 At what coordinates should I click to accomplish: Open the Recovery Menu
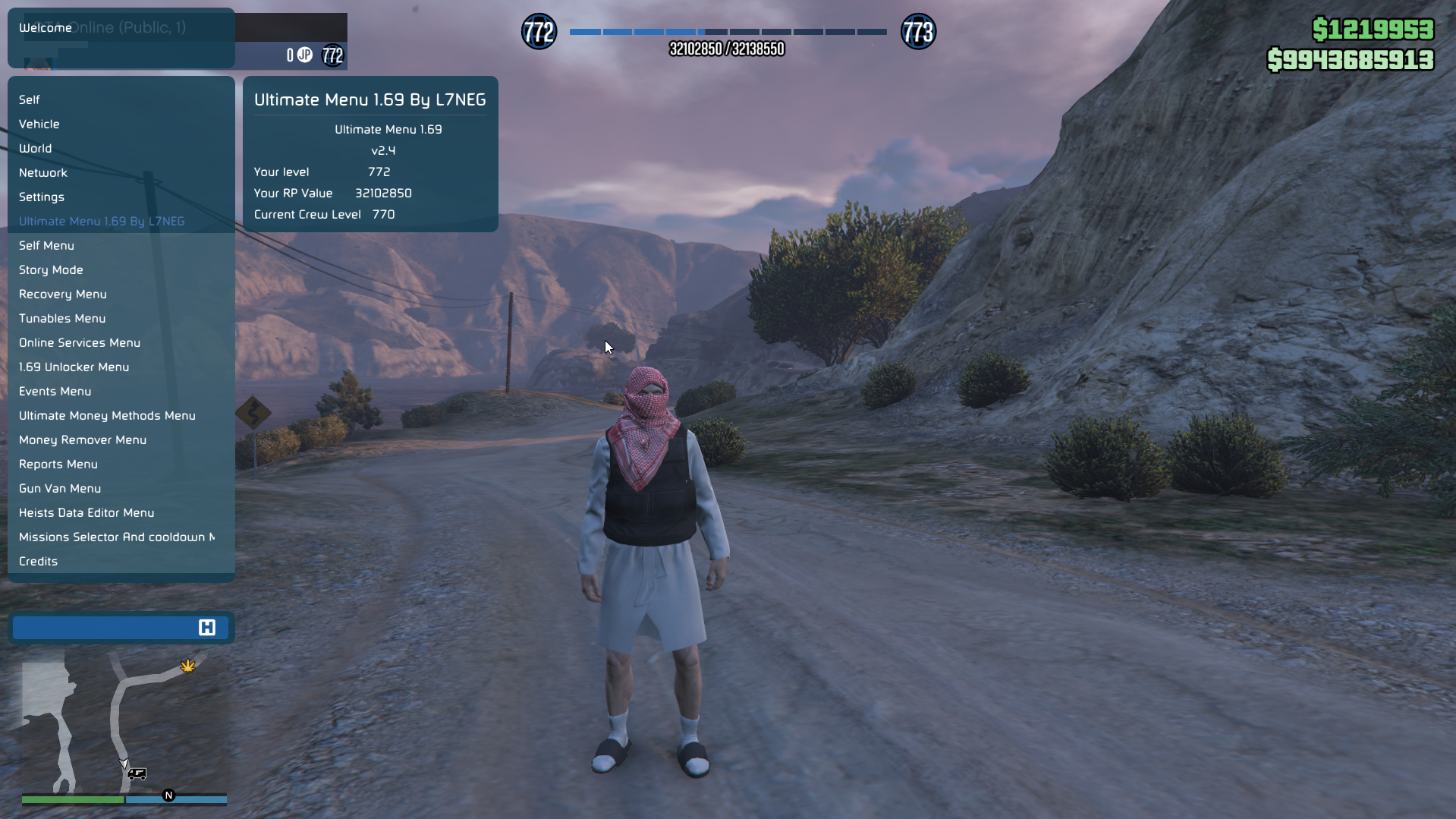[63, 294]
